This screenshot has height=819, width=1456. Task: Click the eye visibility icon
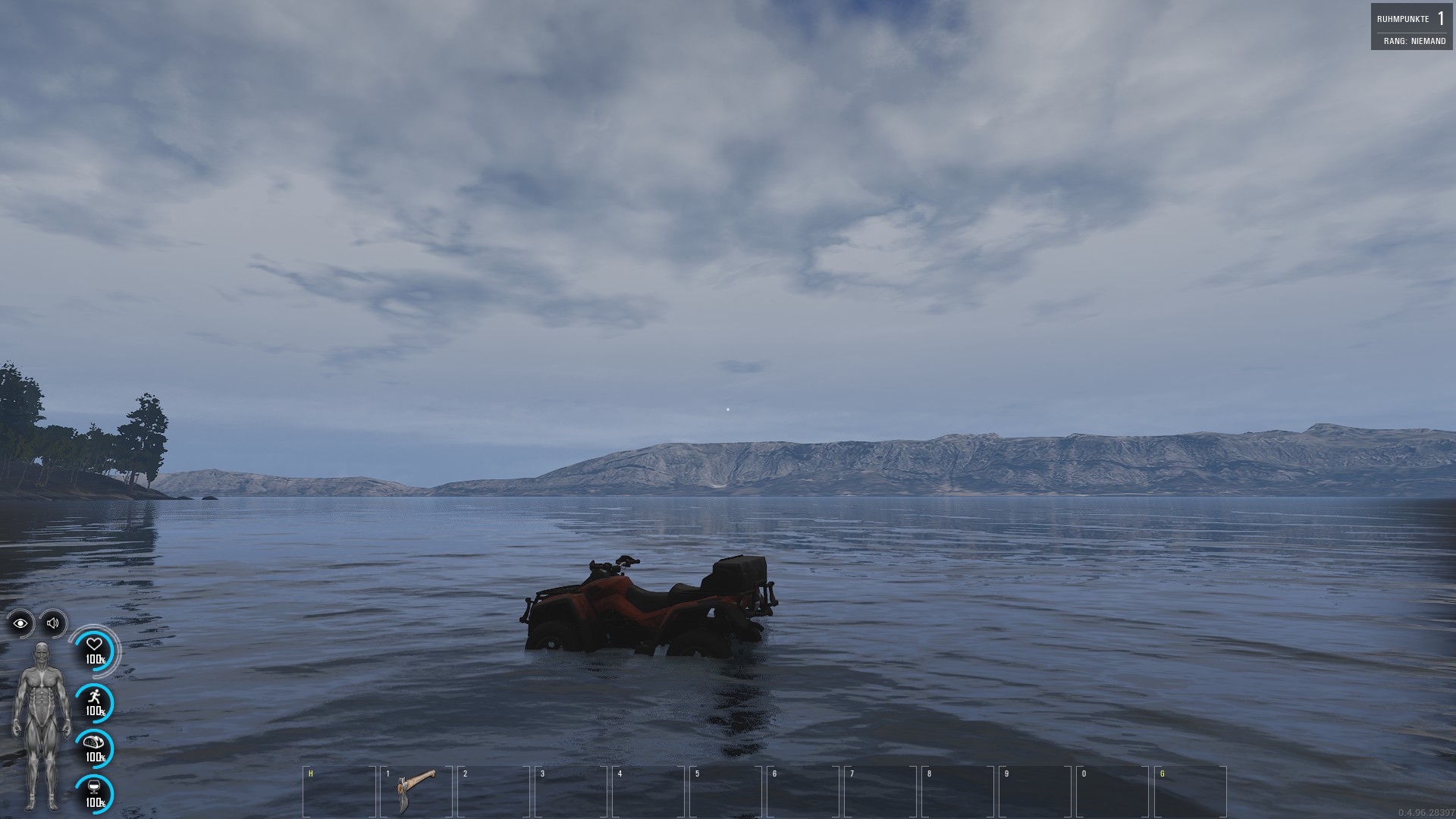(x=20, y=623)
